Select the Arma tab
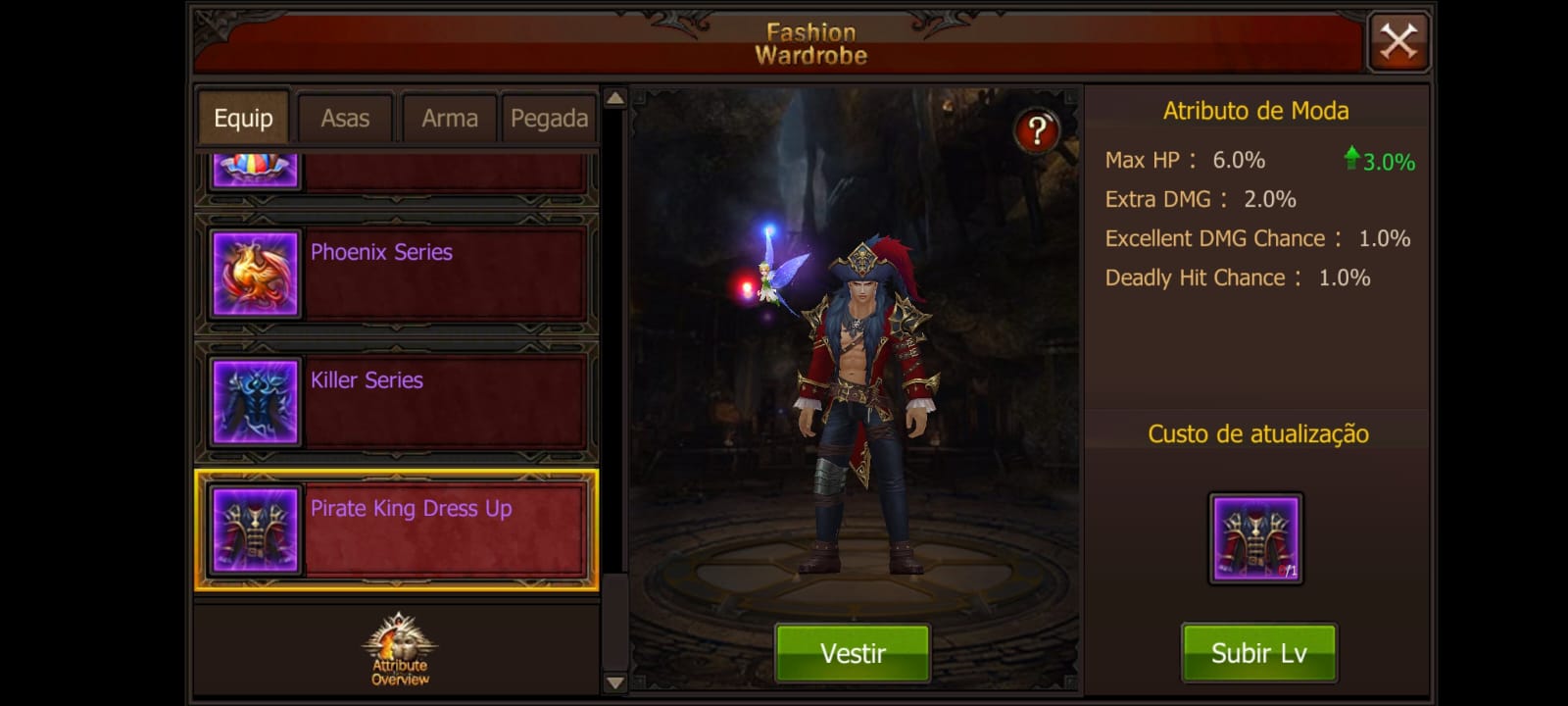The image size is (1568, 706). 449,119
